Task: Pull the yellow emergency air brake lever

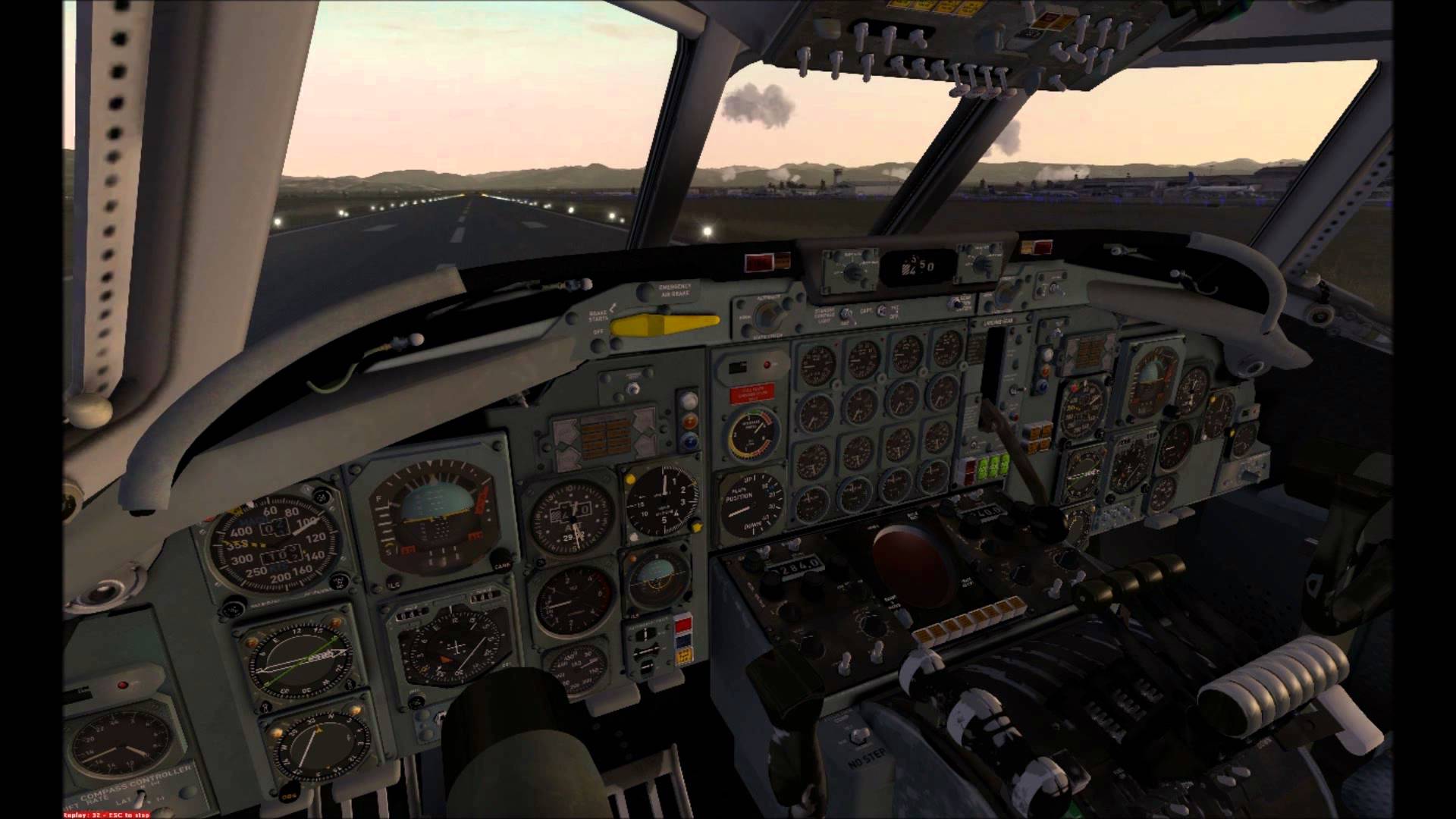Action: pos(664,325)
